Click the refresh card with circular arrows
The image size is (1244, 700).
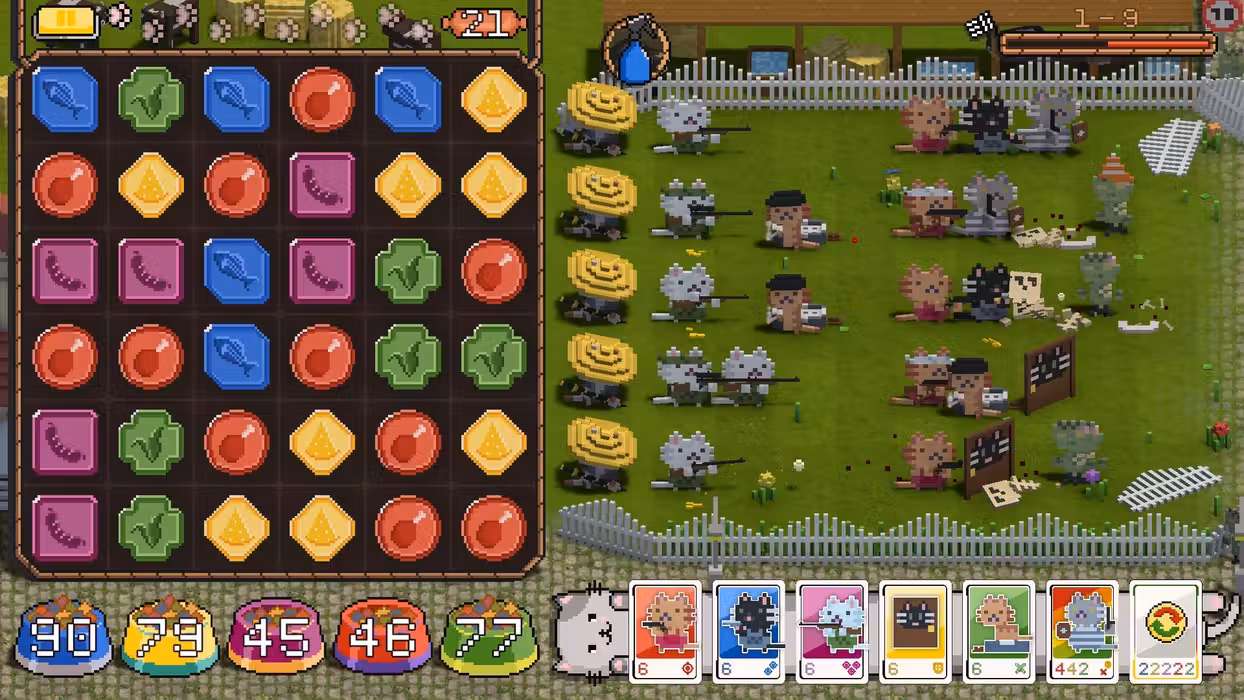(1165, 632)
